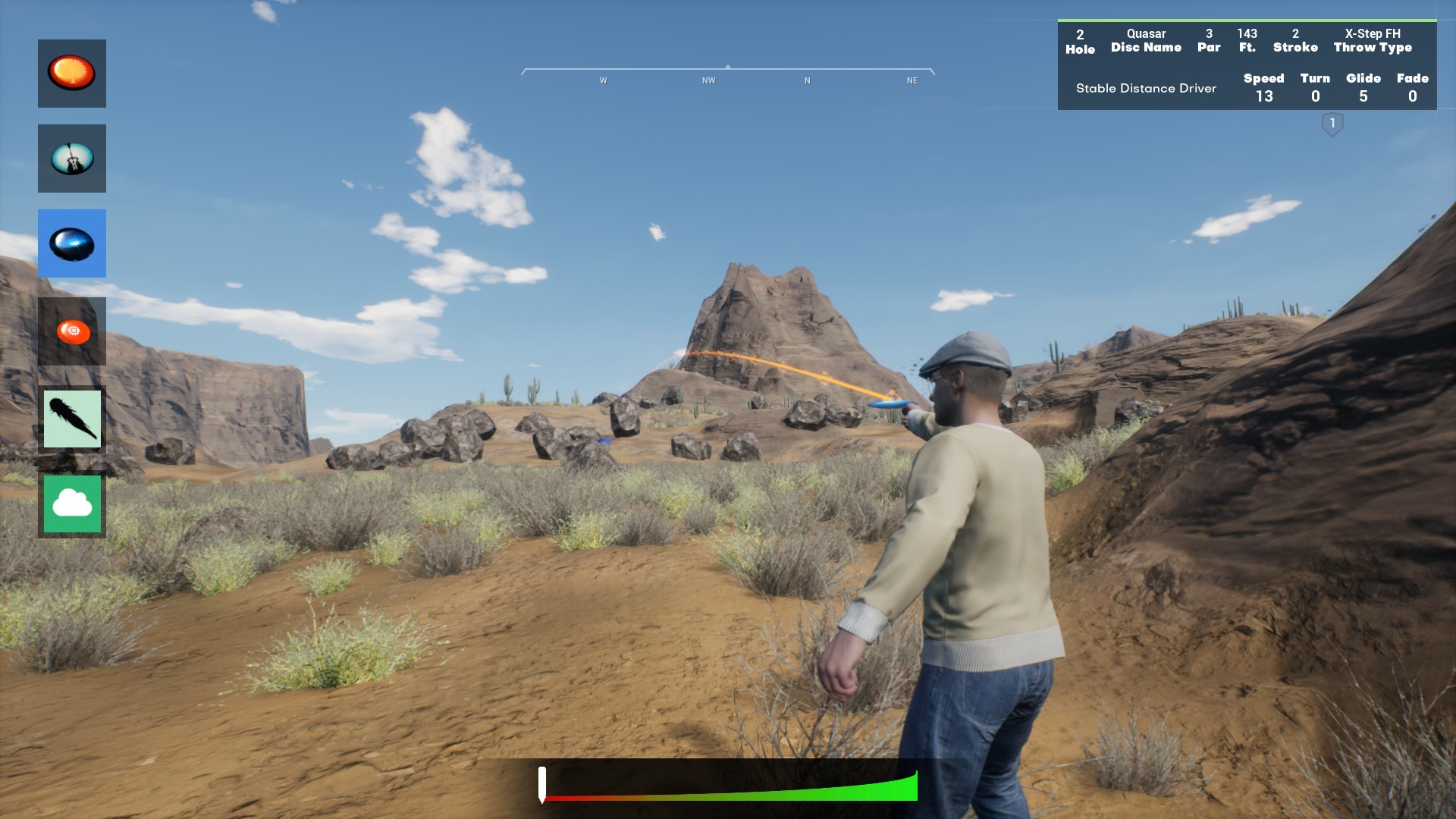Expand the Hole 2 selector in the HUD
The image size is (1456, 819).
coord(1079,39)
